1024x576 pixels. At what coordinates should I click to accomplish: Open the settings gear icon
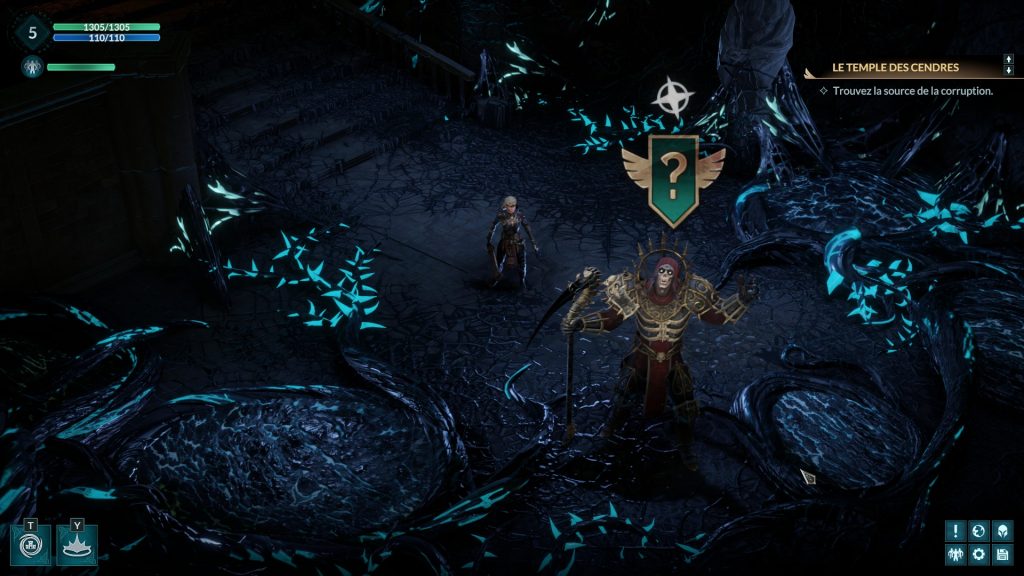tap(979, 554)
